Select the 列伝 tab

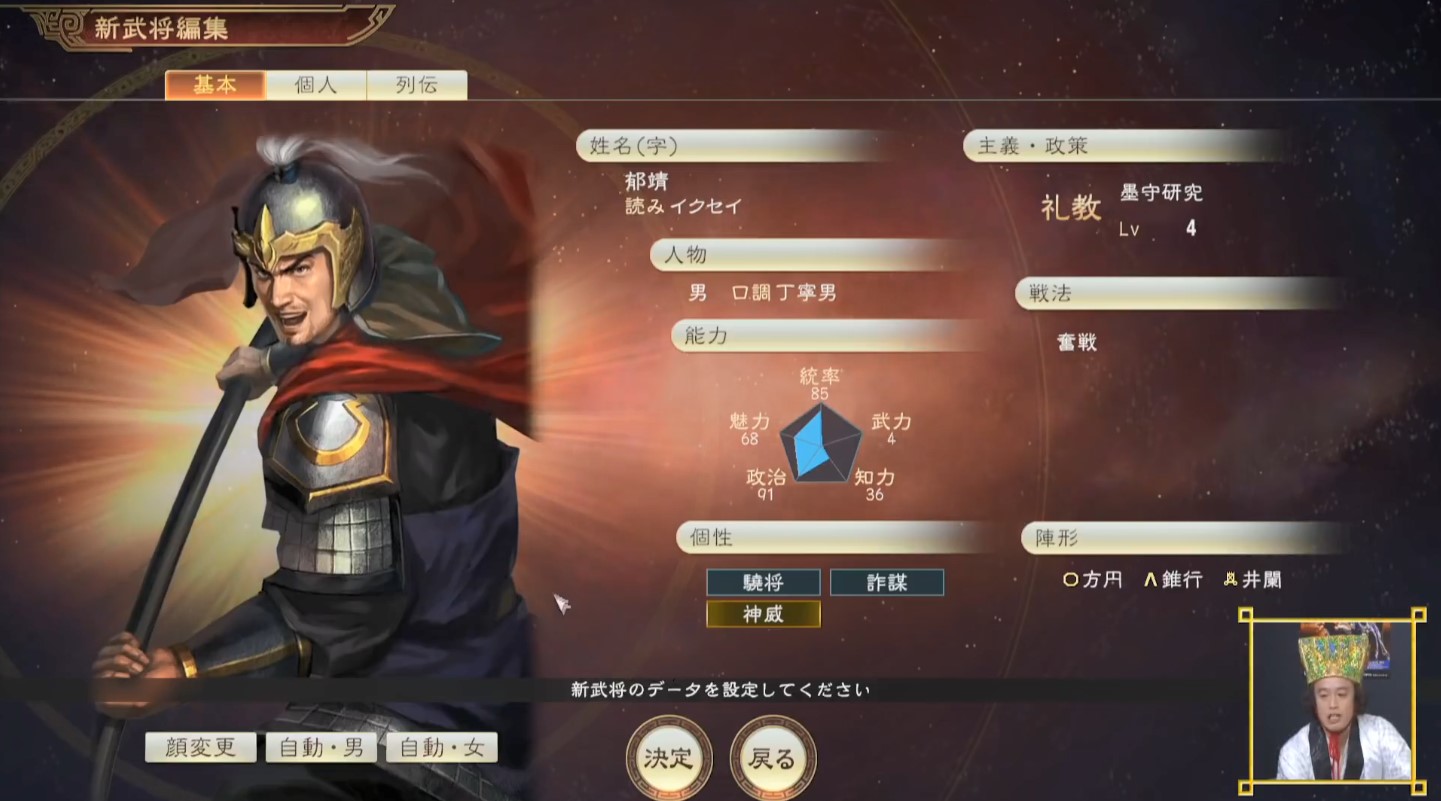tap(416, 85)
